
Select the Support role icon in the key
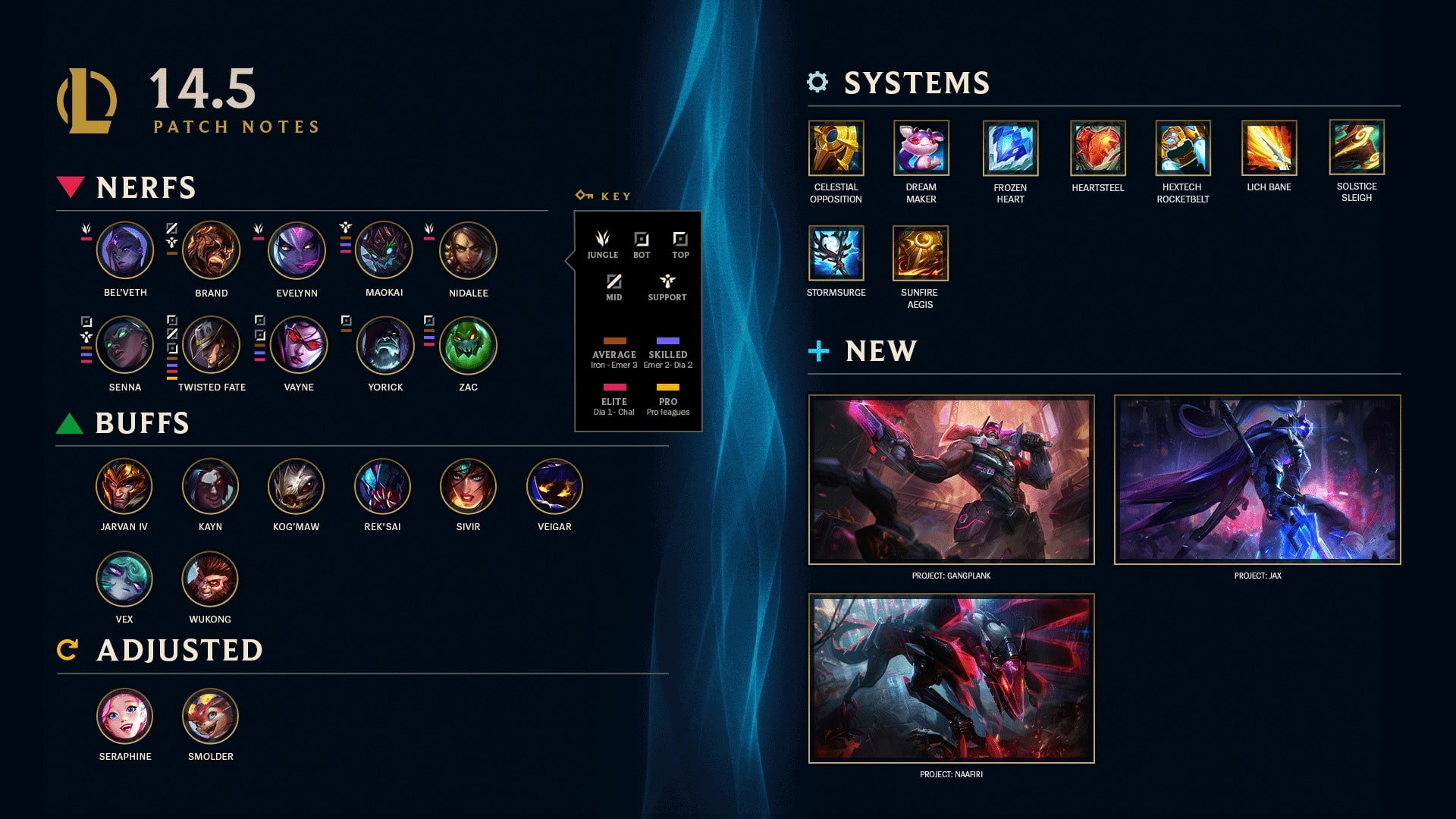click(667, 282)
